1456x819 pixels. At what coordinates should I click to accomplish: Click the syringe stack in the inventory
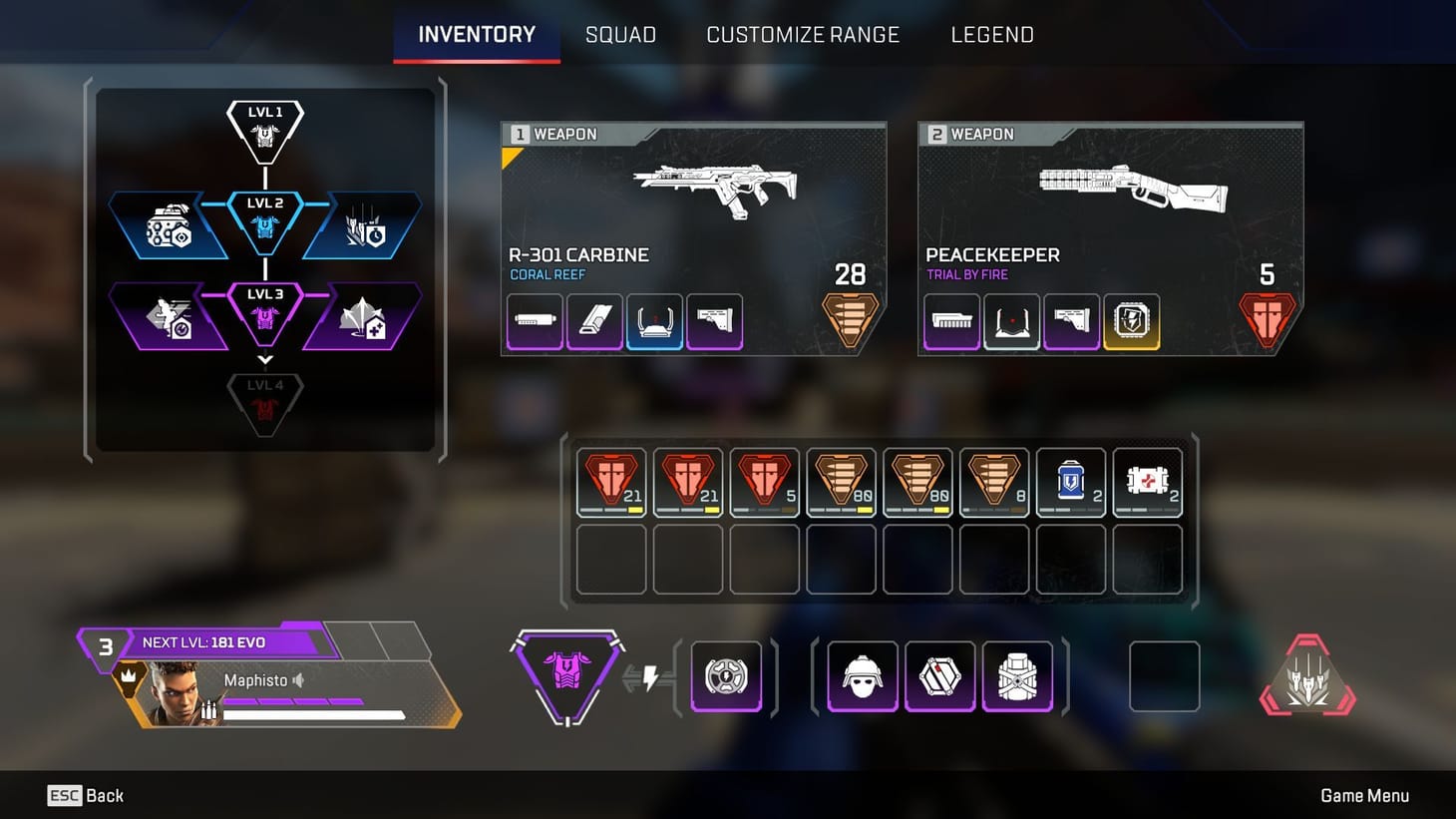pos(1148,482)
